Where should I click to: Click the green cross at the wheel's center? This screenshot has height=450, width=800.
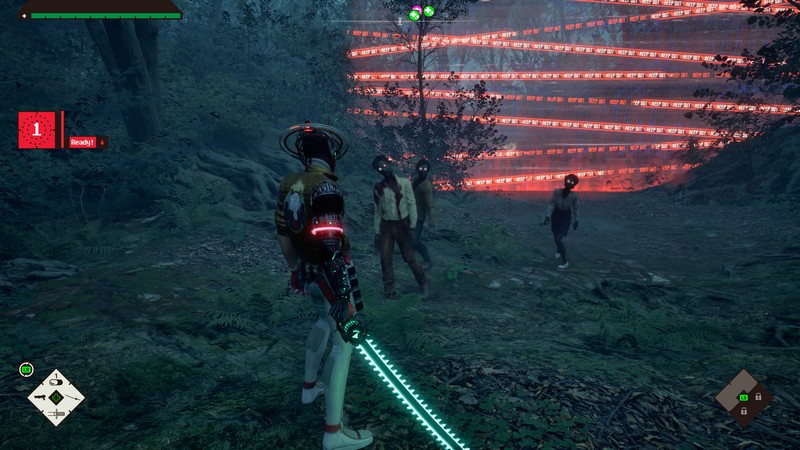pyautogui.click(x=56, y=398)
